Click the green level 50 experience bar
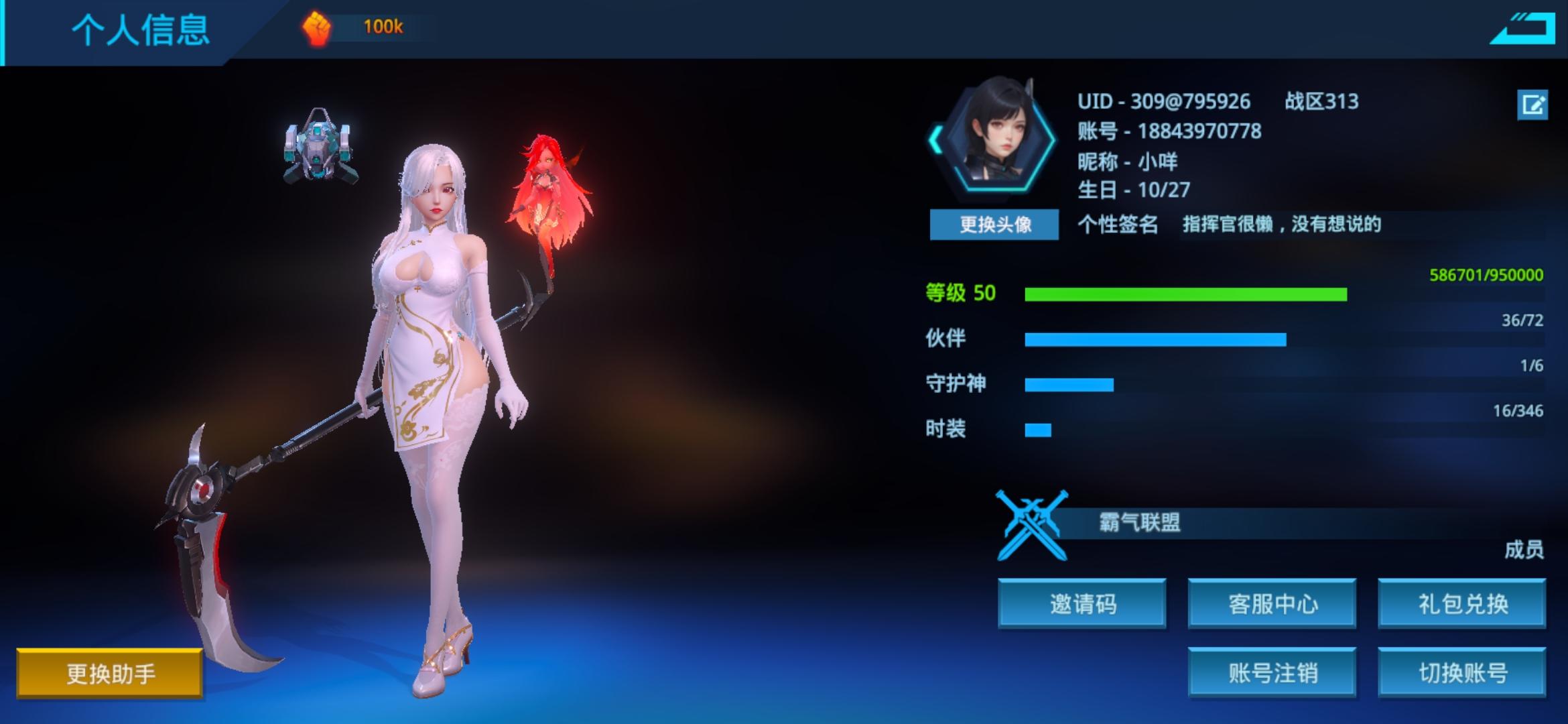The image size is (1568, 724). (x=1186, y=295)
